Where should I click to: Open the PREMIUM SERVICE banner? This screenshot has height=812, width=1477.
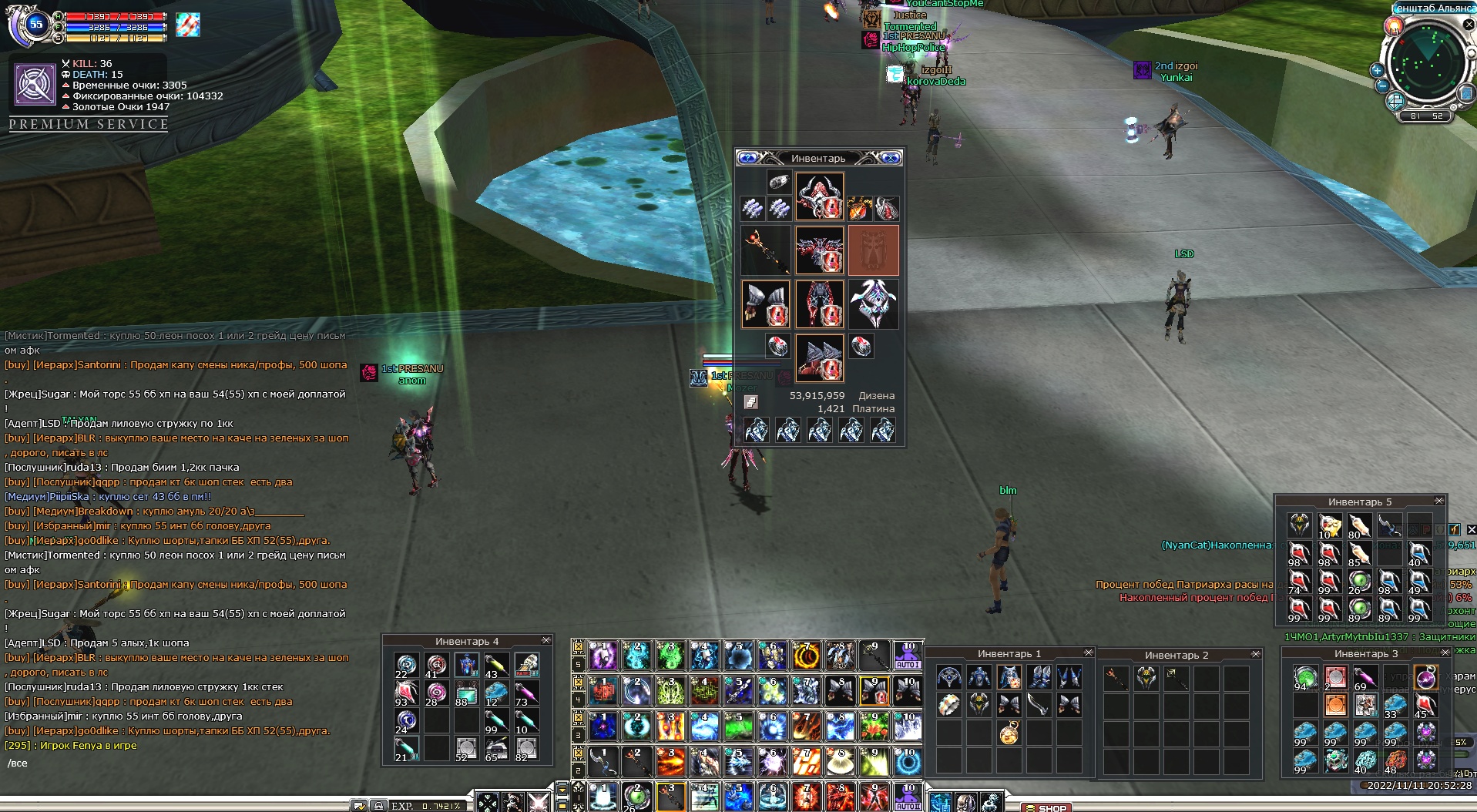point(89,124)
